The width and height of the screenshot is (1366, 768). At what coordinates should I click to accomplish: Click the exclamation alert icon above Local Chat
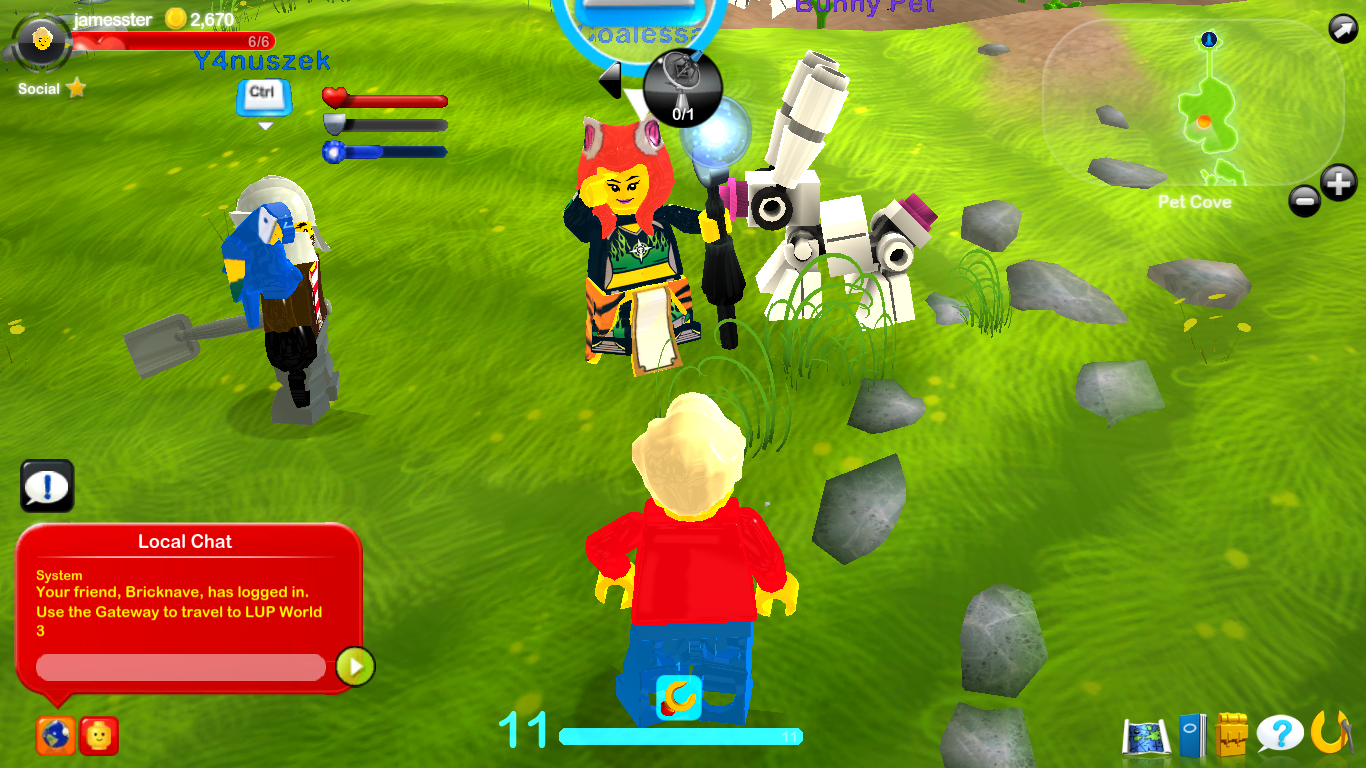click(x=46, y=486)
